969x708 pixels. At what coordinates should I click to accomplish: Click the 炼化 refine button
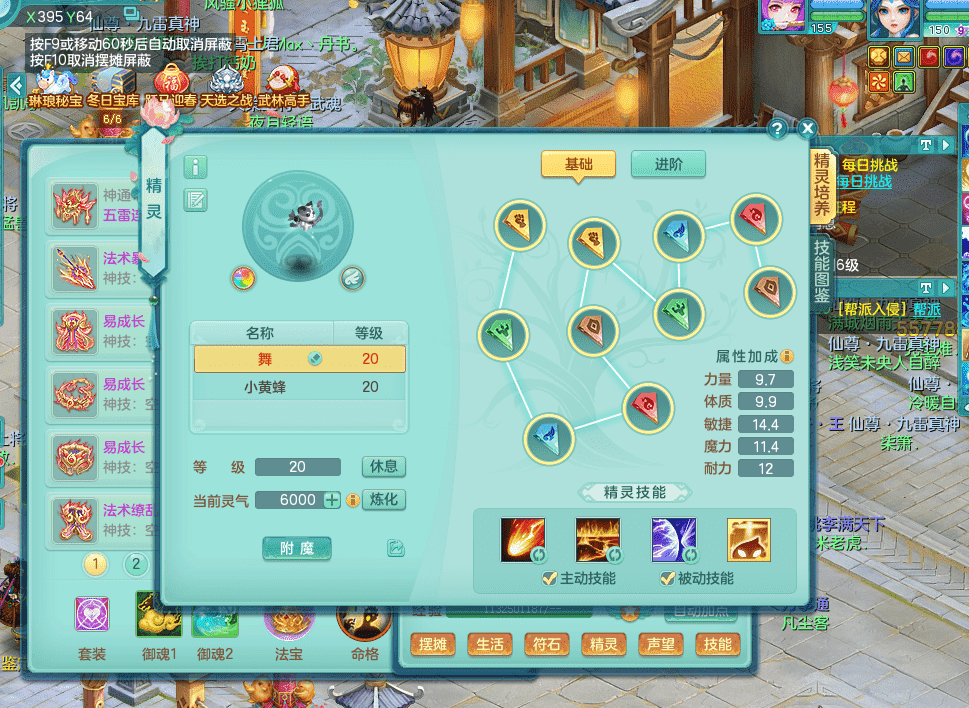point(383,500)
